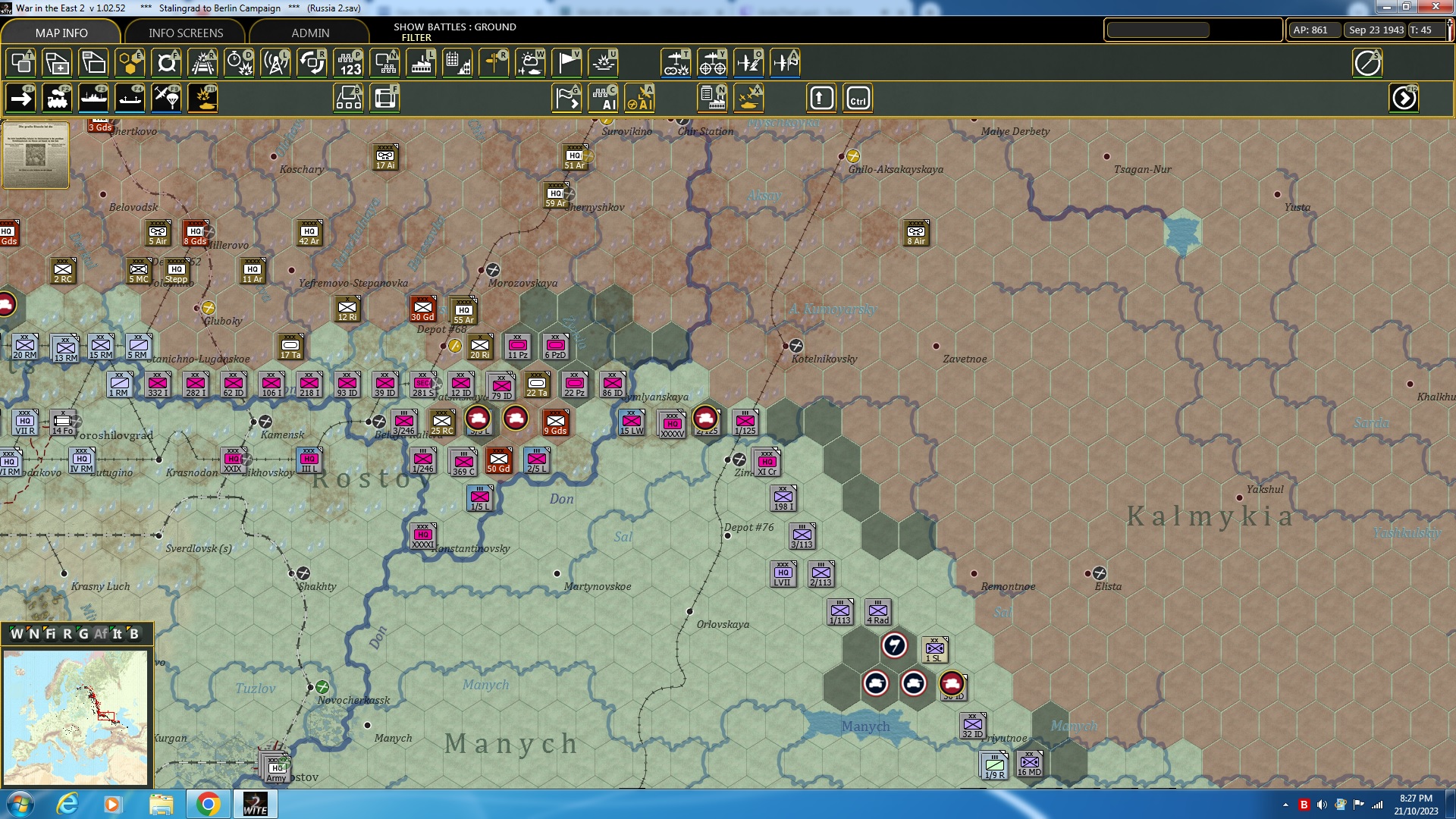Click the Ctrl modifier toolbar button
Image resolution: width=1456 pixels, height=819 pixels.
(858, 97)
